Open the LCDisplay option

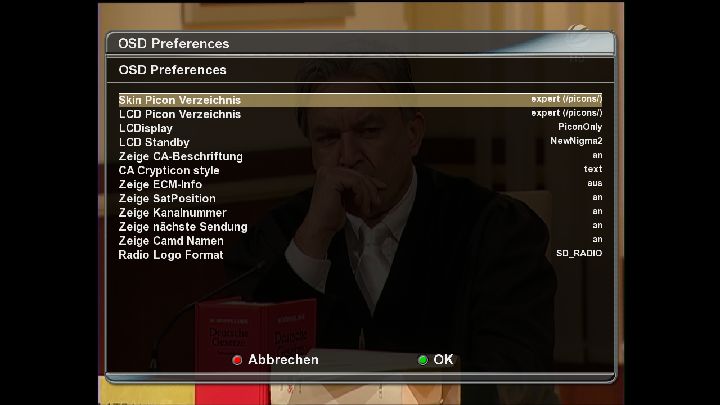tap(360, 128)
